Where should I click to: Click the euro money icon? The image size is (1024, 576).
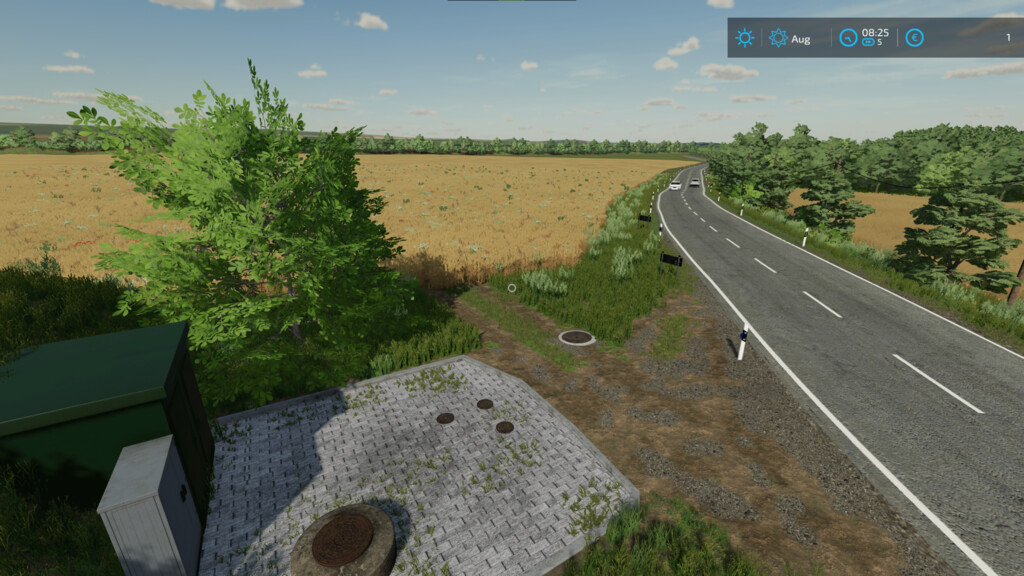[x=914, y=38]
